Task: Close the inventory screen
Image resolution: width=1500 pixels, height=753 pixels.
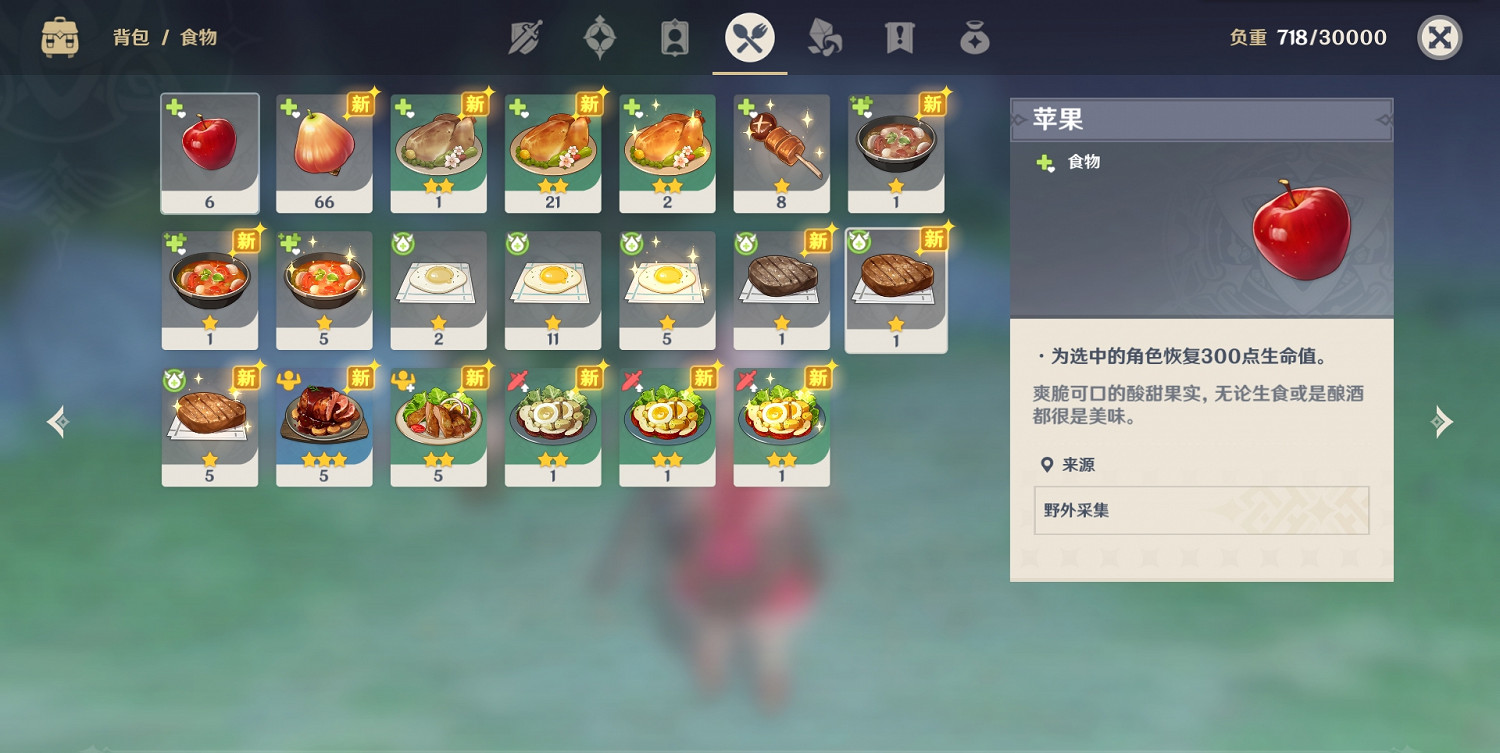Action: (1440, 38)
